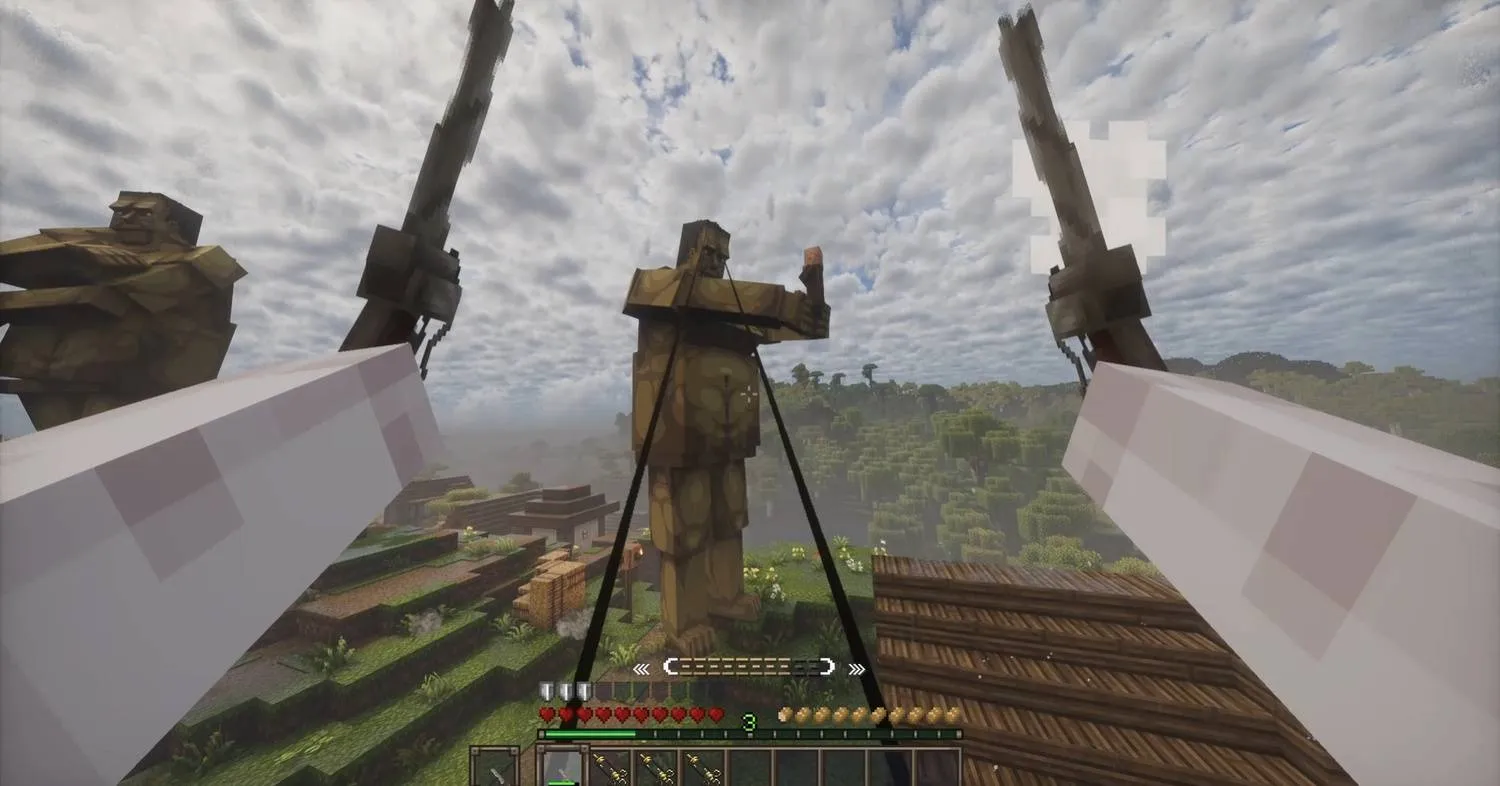This screenshot has height=786, width=1500.
Task: Click the rightmost silver armor icon
Action: [583, 692]
